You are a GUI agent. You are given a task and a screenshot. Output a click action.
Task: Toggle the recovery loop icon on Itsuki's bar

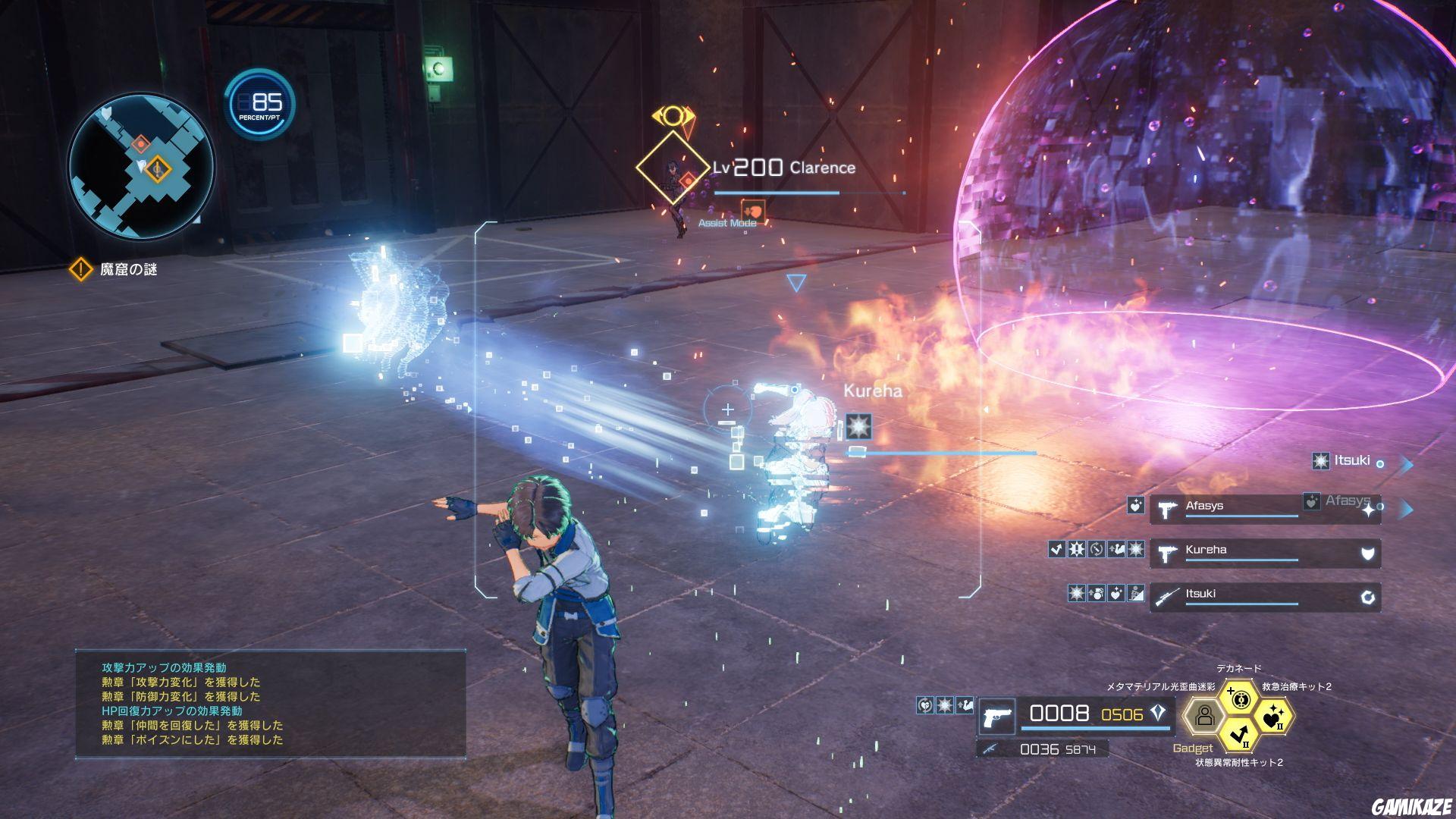[1367, 597]
